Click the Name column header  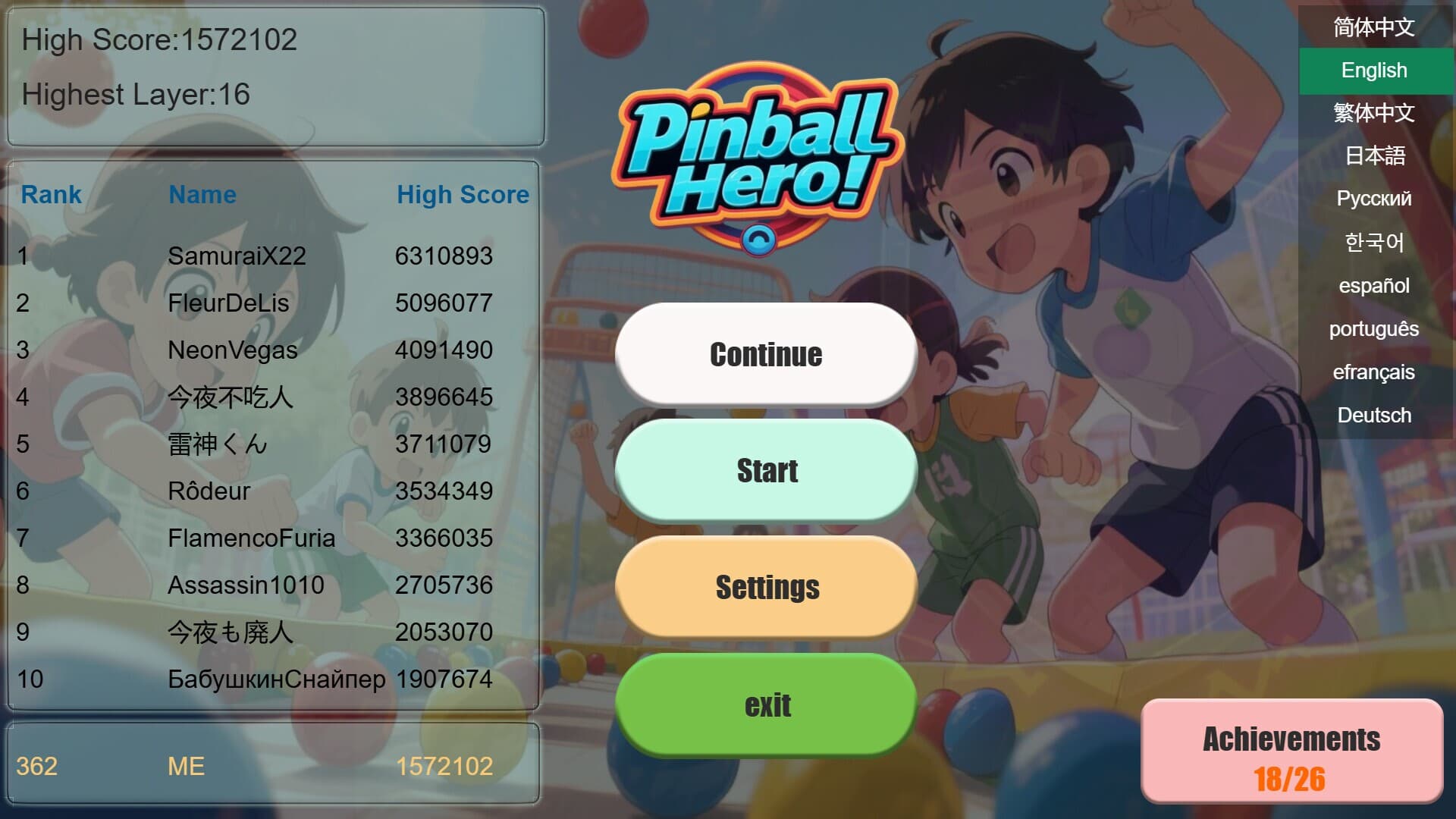click(x=202, y=195)
